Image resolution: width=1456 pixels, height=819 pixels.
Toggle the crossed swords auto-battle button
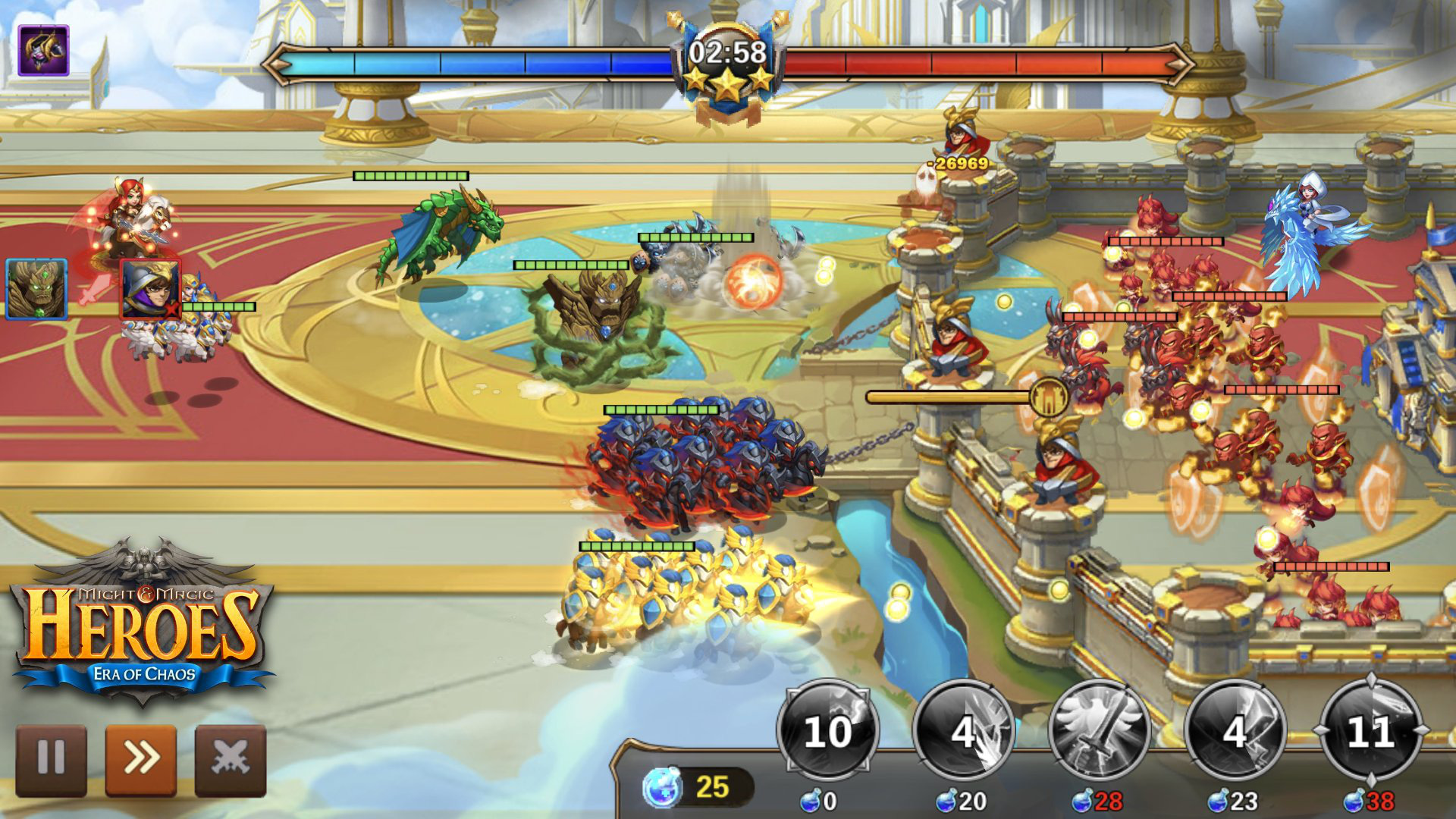(231, 760)
